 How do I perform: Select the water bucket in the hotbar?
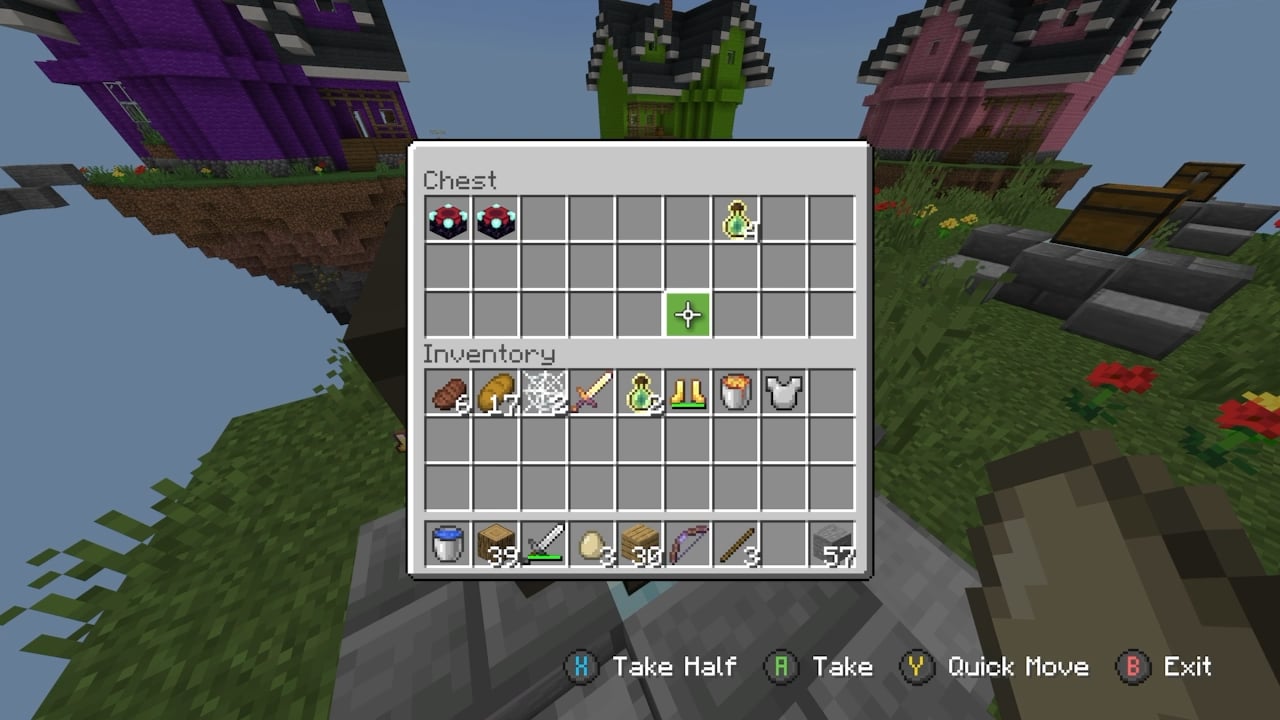click(448, 545)
